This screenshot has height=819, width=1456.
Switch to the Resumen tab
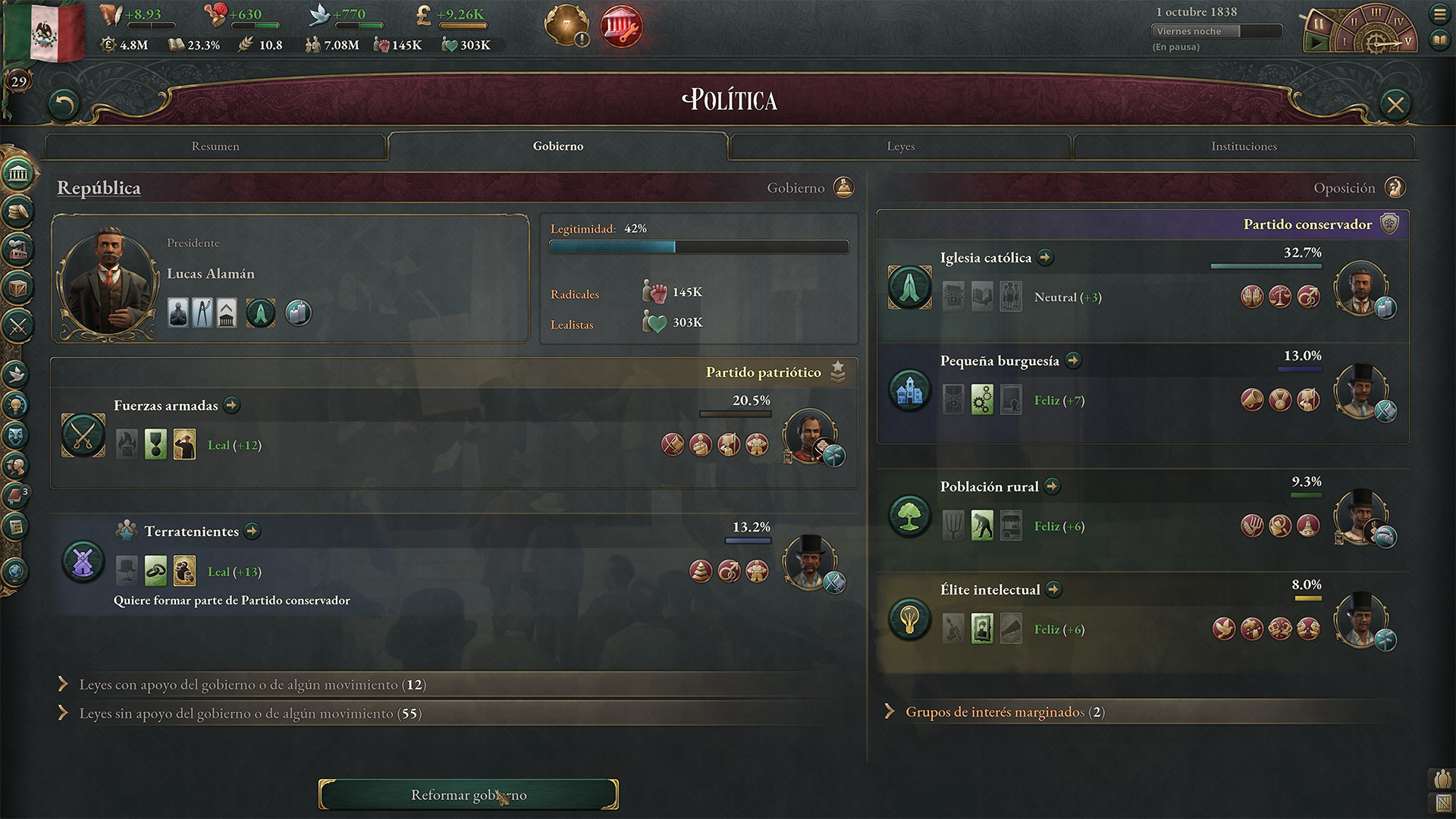215,146
